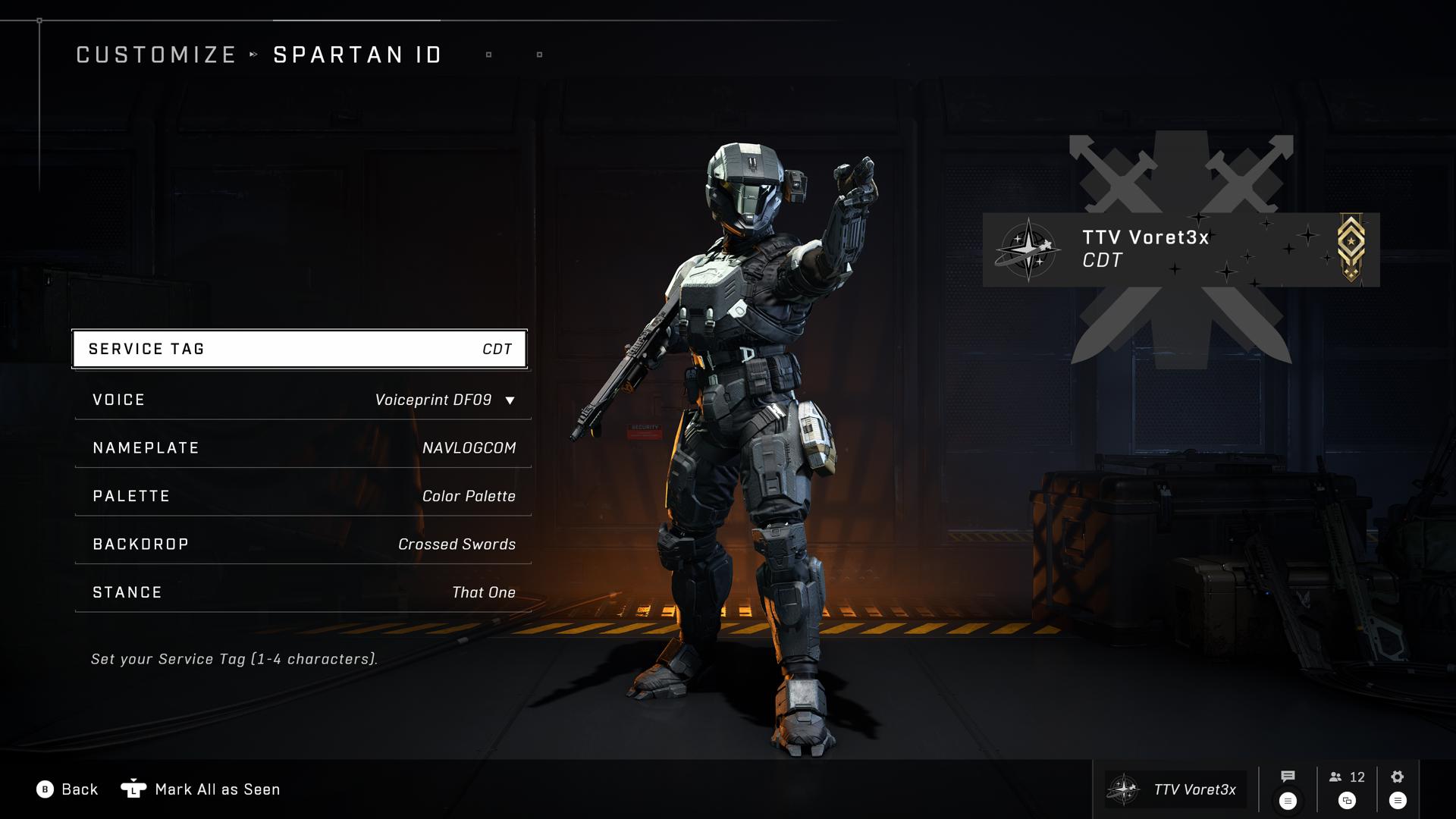The image size is (1456, 819).
Task: Open the Palette setting
Action: 303,496
